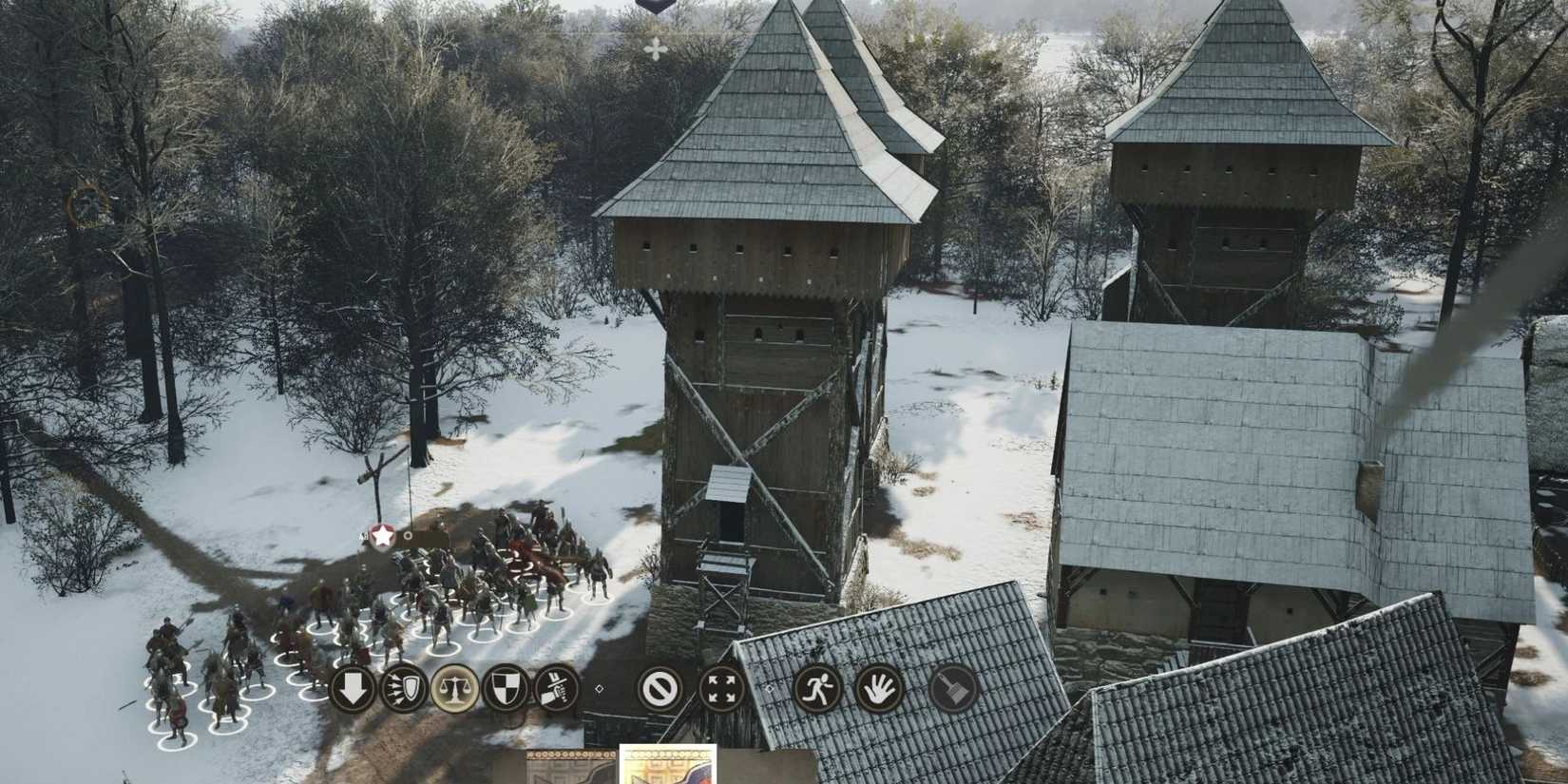This screenshot has width=1568, height=784.
Task: Click the red star unit standard above troops
Action: coord(380,535)
